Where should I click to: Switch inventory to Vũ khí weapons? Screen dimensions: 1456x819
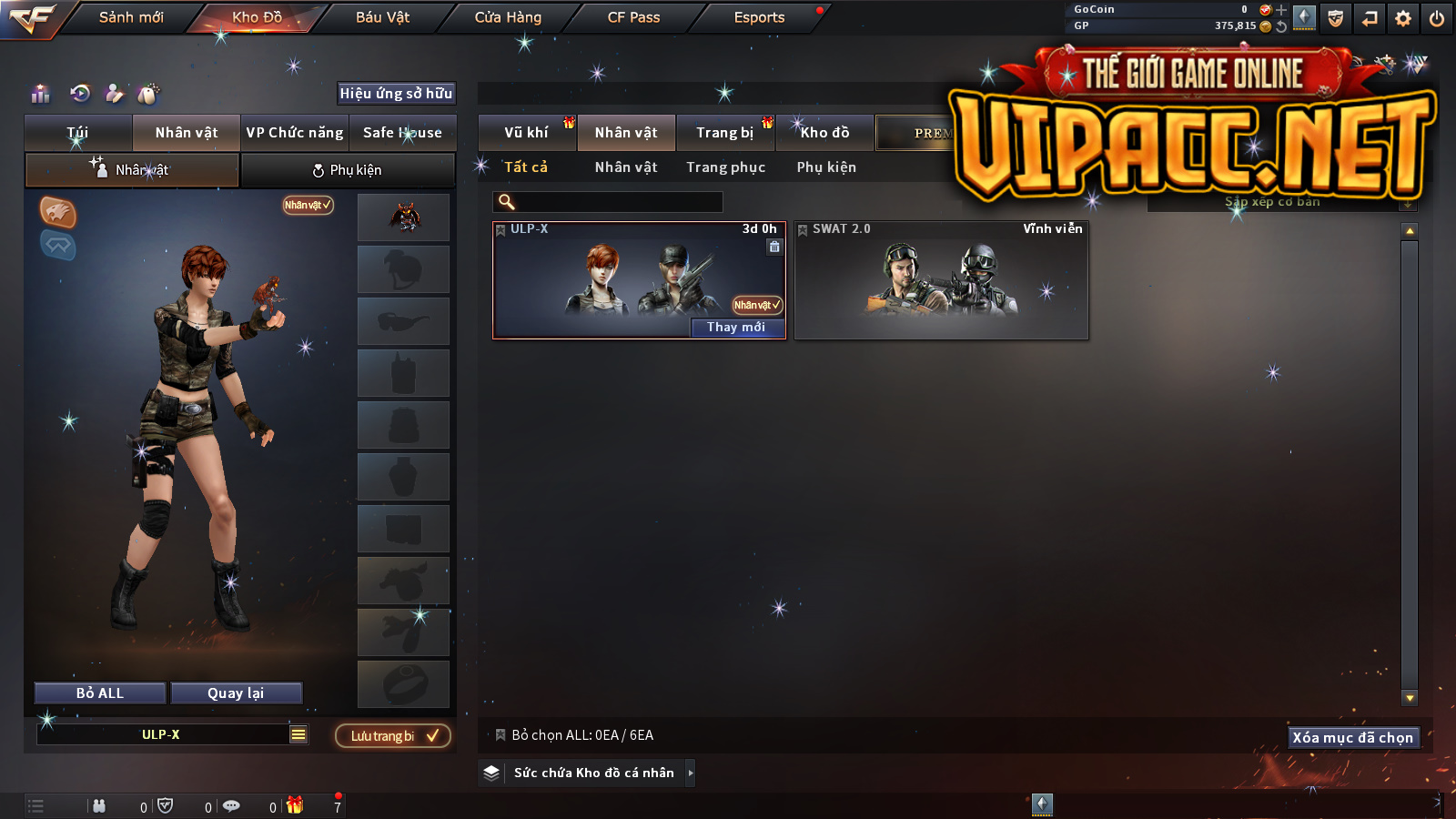click(526, 133)
